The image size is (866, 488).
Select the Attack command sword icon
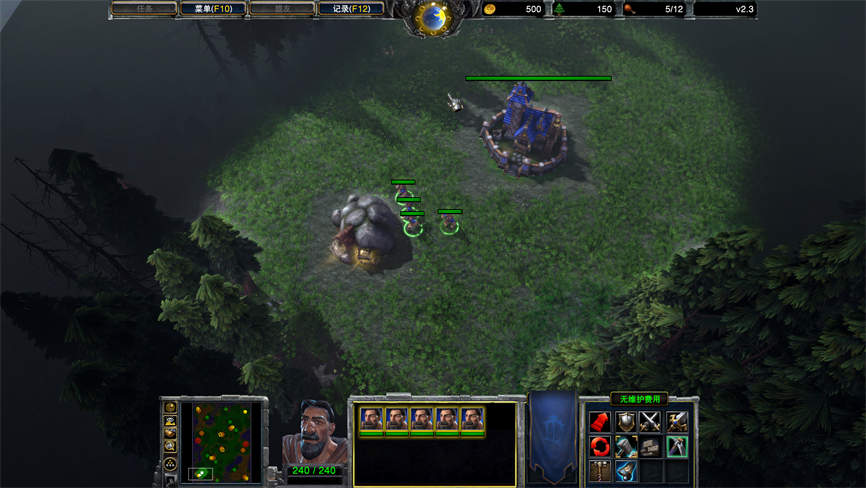678,422
